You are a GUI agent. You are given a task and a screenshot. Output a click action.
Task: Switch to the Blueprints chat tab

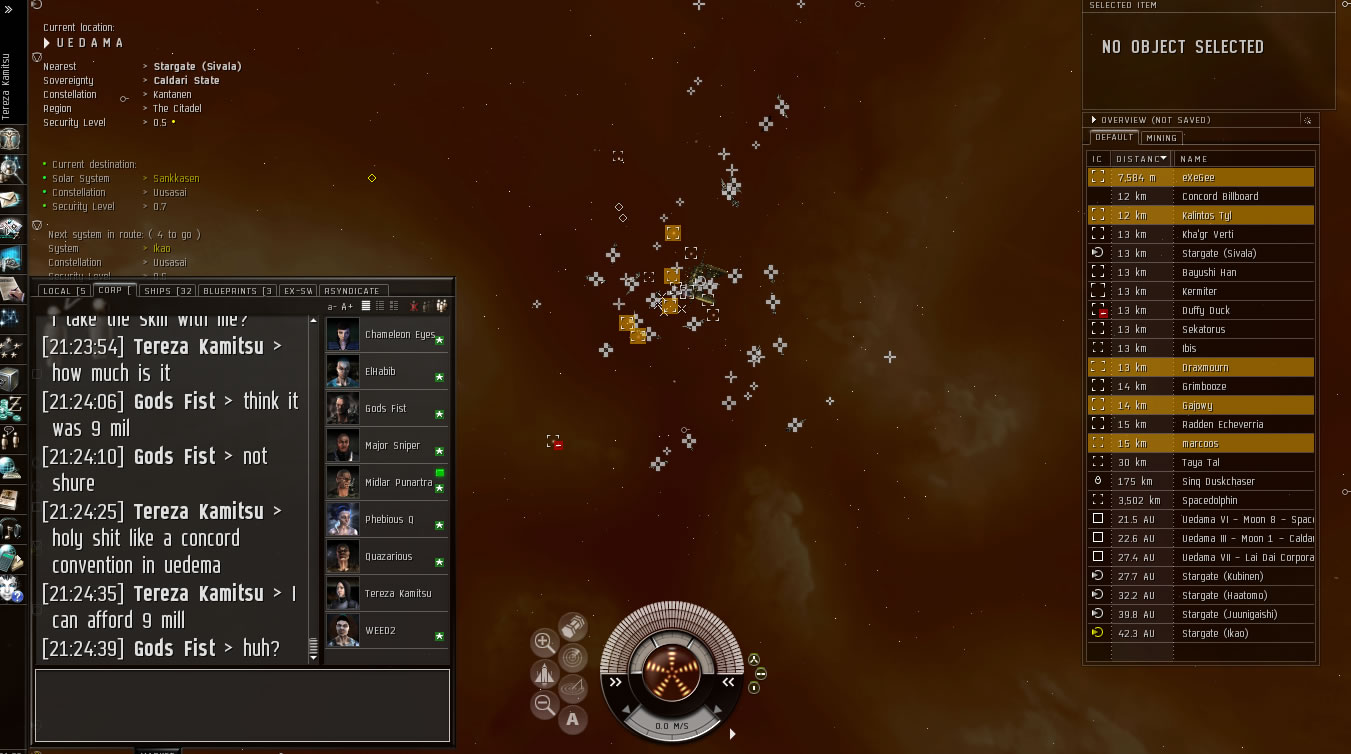pyautogui.click(x=237, y=291)
